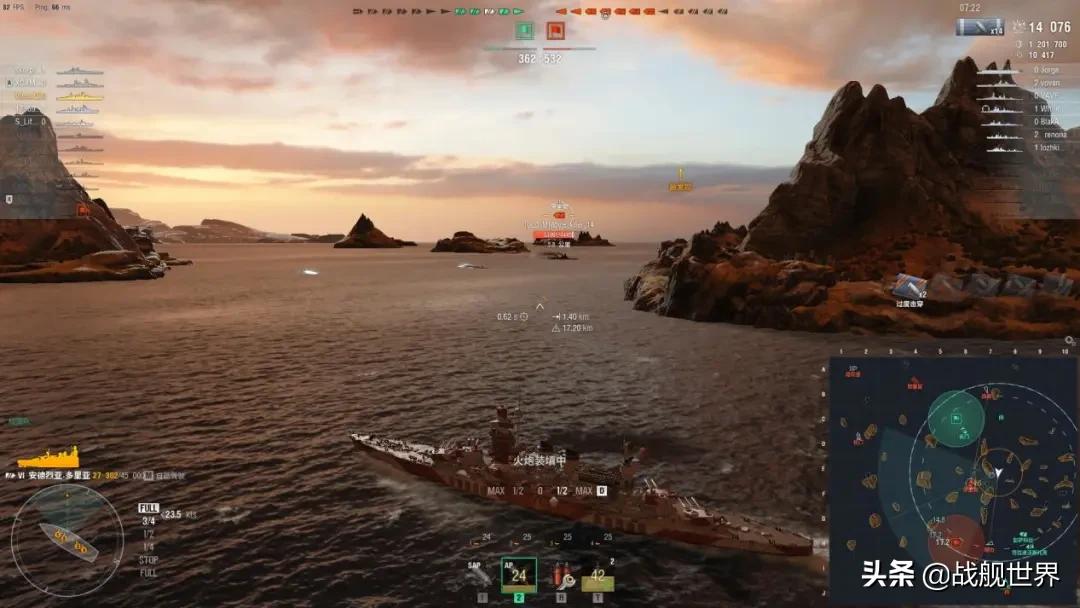Open the minimap settings gear
This screenshot has height=608, width=1080.
[x=1069, y=341]
